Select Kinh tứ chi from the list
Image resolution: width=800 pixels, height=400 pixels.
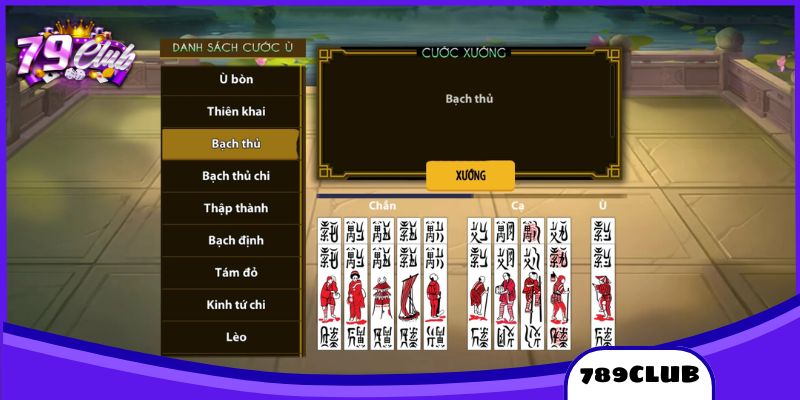pyautogui.click(x=230, y=304)
